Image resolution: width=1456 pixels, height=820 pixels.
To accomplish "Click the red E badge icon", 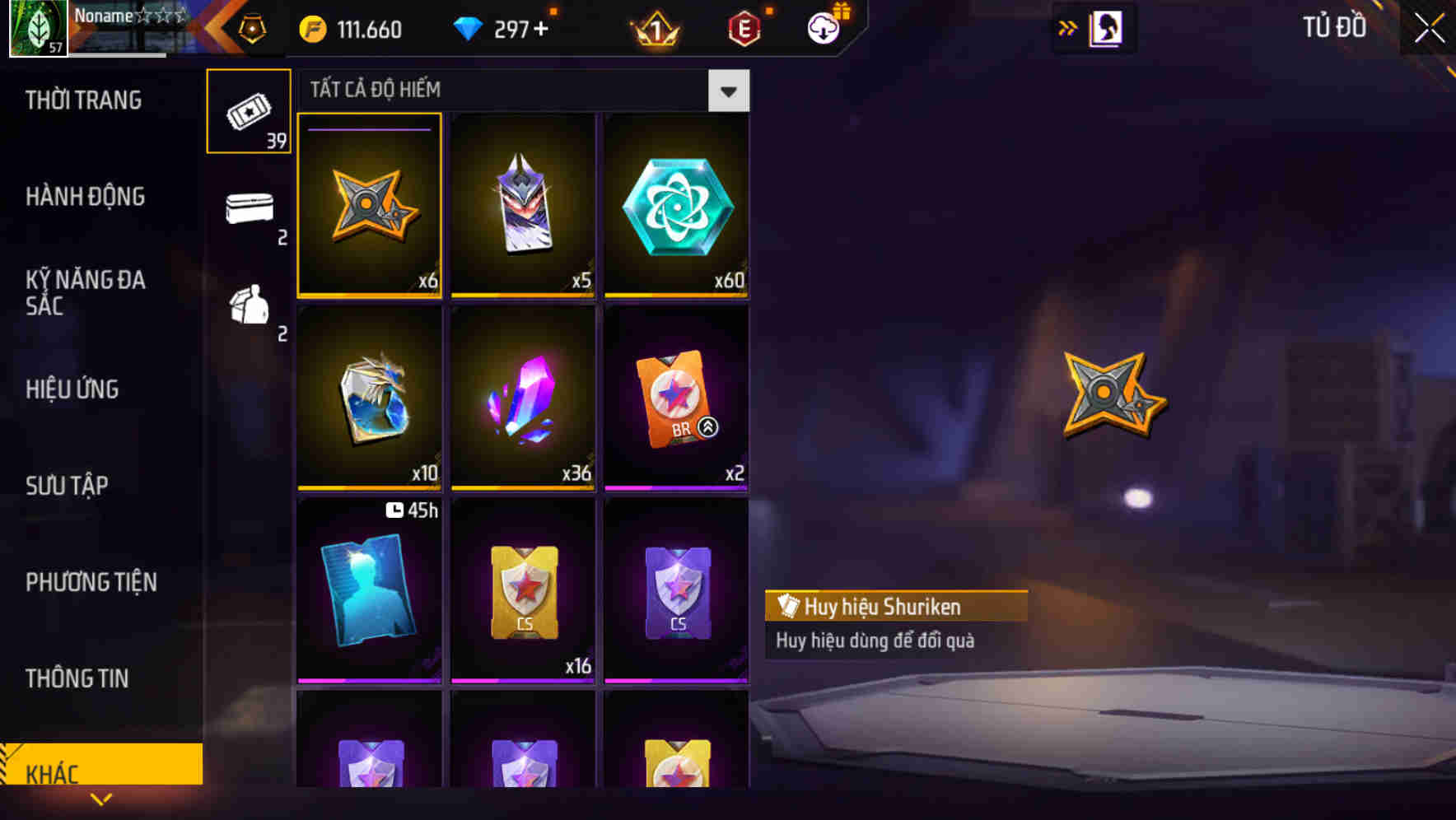I will 746,27.
